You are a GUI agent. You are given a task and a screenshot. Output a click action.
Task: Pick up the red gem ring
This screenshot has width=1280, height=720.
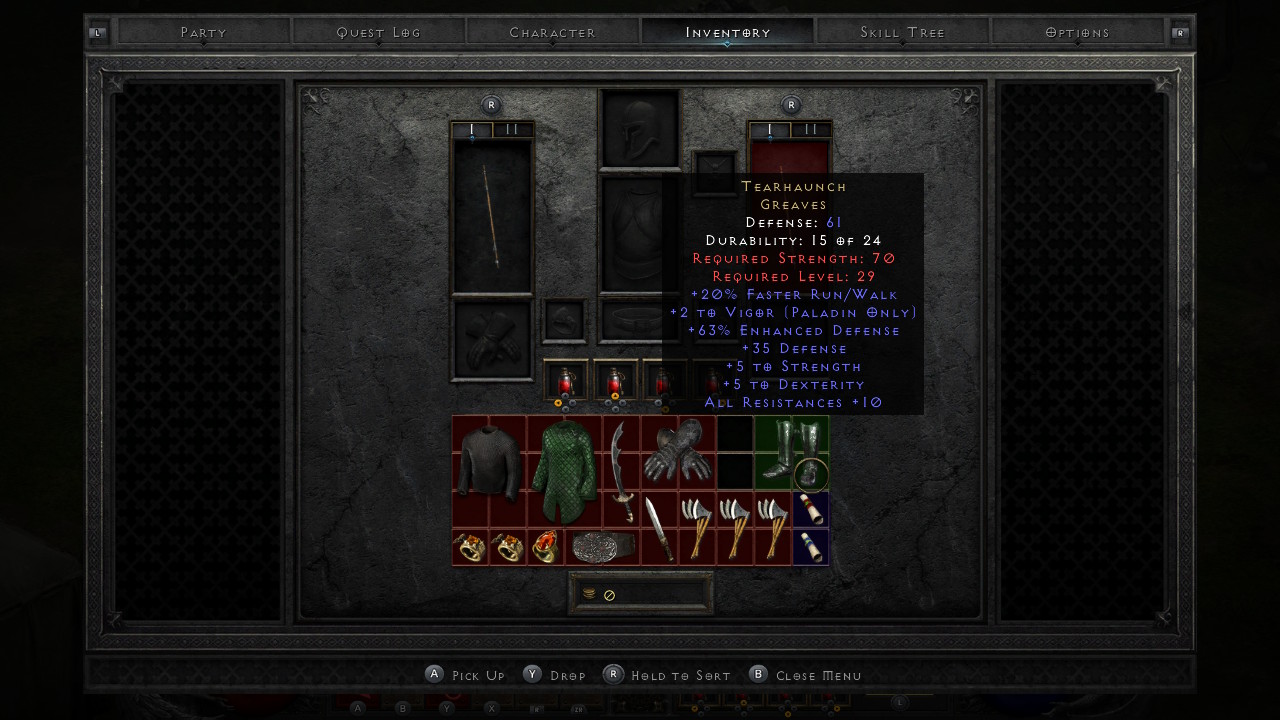point(545,547)
